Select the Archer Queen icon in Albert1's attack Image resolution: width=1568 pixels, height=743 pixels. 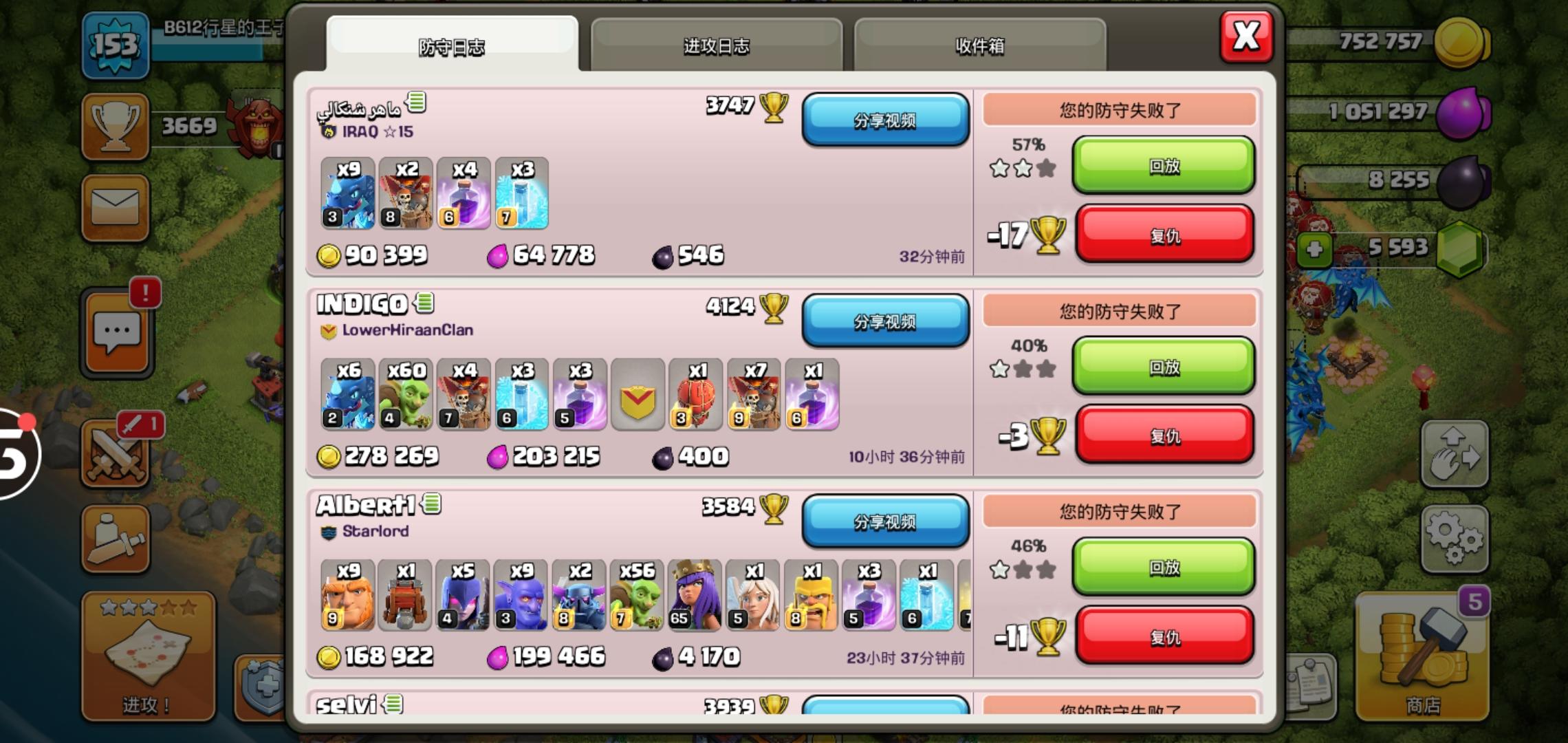695,595
